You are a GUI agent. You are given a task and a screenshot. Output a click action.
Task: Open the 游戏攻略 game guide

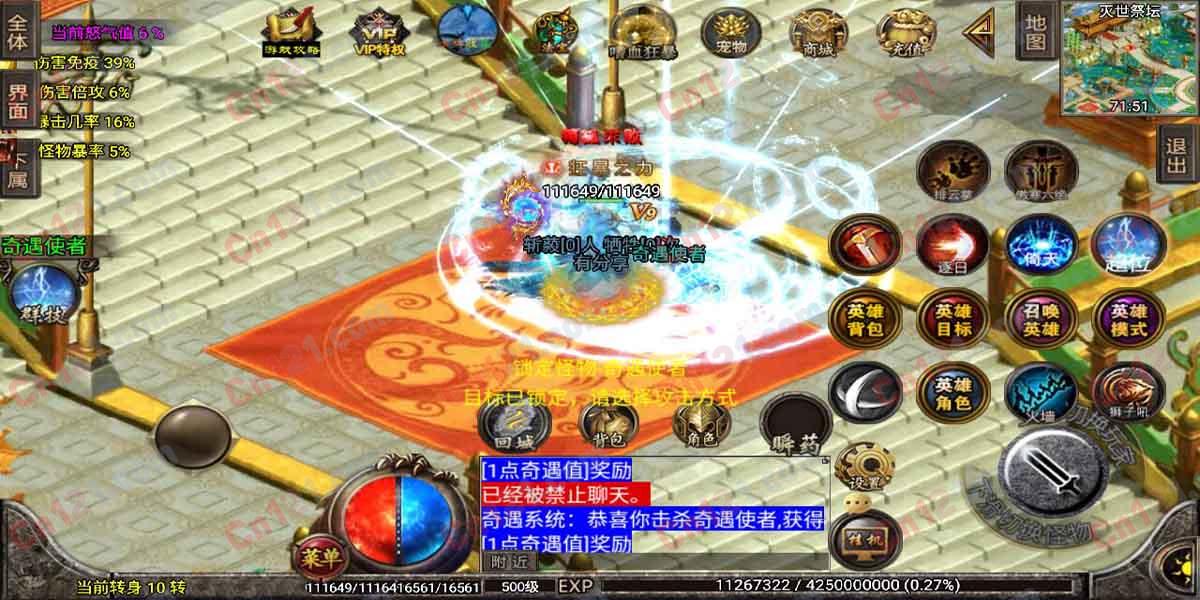point(290,33)
